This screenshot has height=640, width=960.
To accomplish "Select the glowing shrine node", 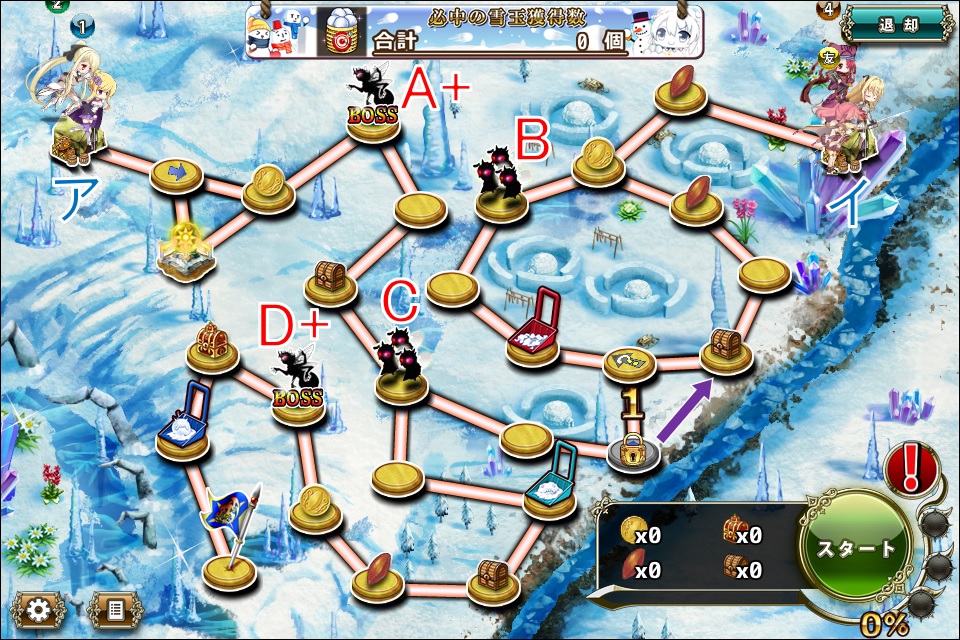I will (185, 252).
